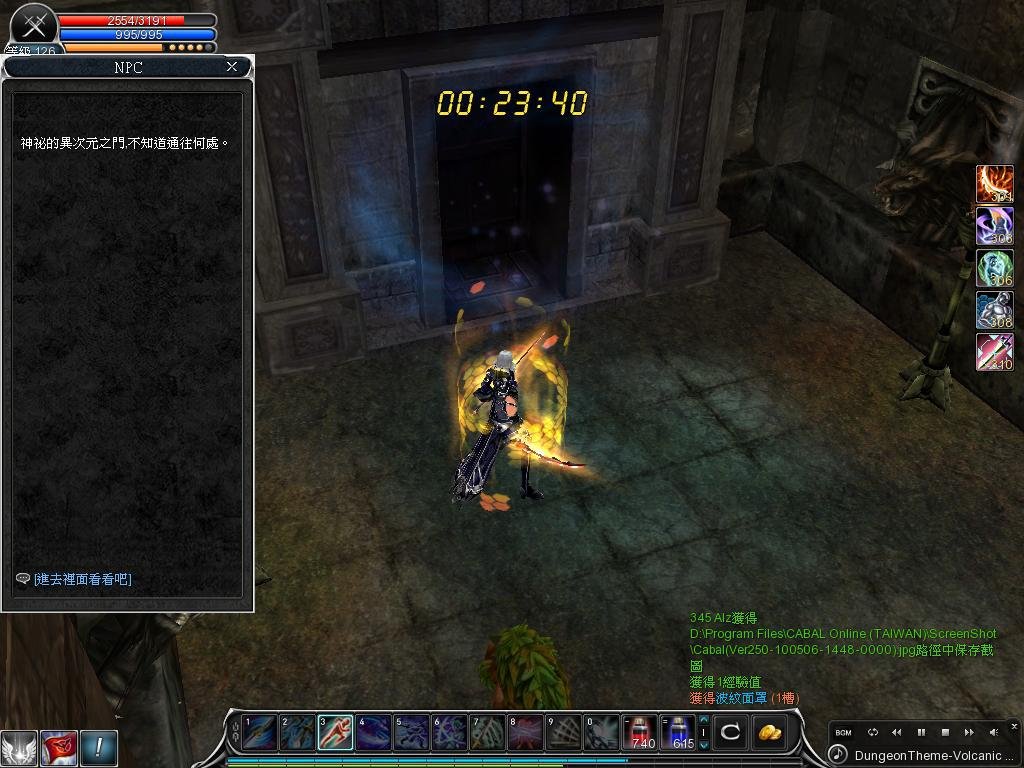1024x768 pixels.
Task: Go back to the previous music track
Action: [x=897, y=733]
